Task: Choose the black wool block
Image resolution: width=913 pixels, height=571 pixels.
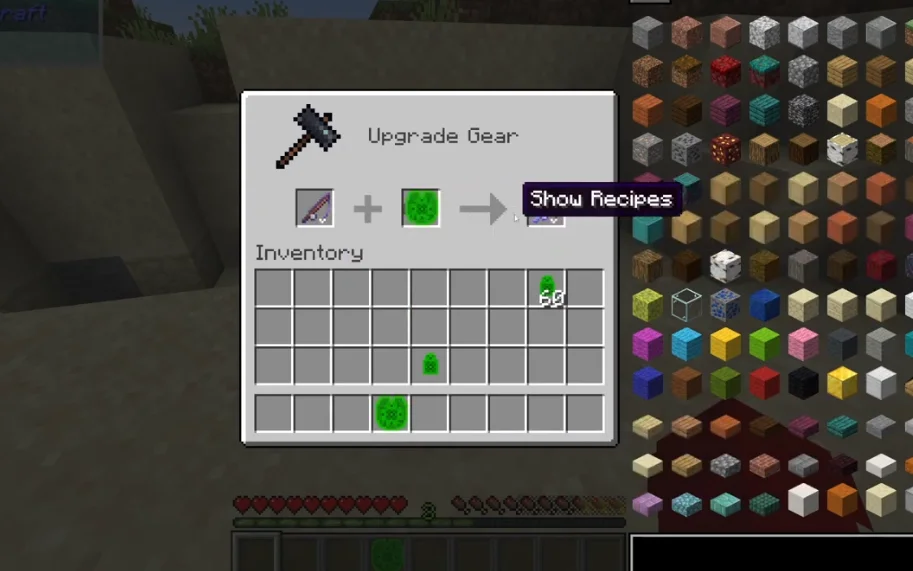Action: 803,382
